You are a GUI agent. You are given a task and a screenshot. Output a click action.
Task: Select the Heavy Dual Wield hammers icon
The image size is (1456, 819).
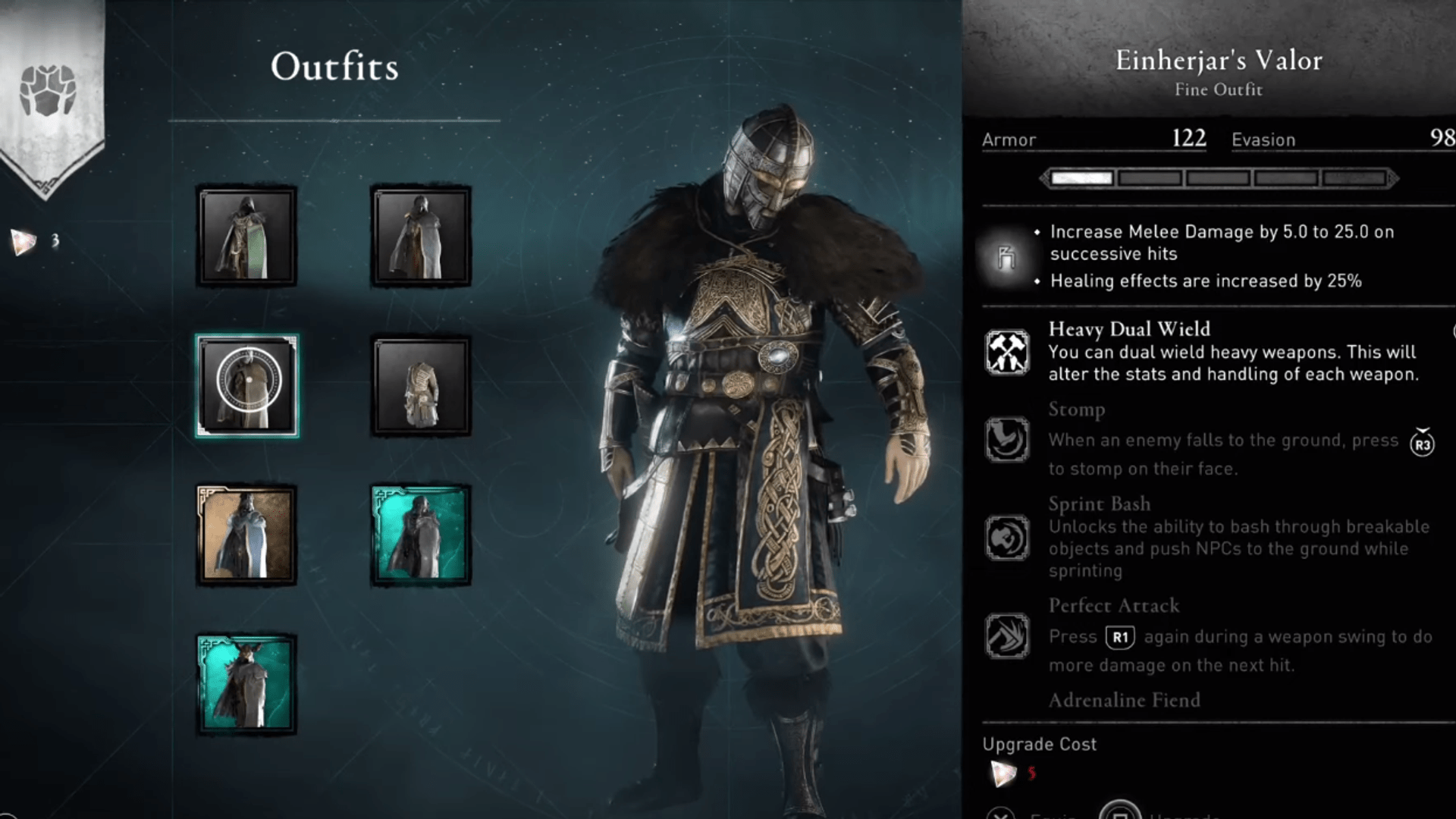pyautogui.click(x=1006, y=351)
